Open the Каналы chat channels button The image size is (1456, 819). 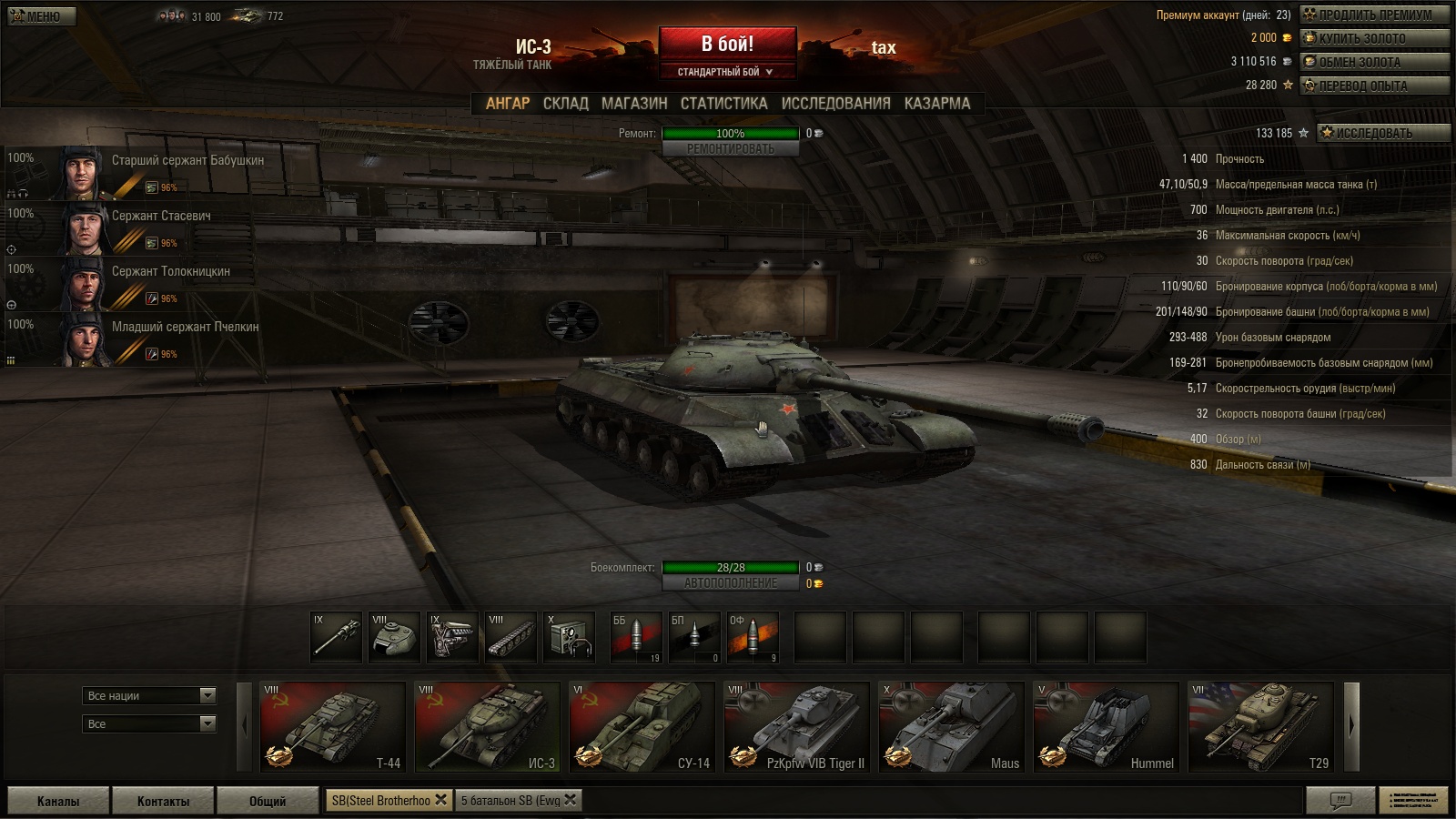click(58, 801)
